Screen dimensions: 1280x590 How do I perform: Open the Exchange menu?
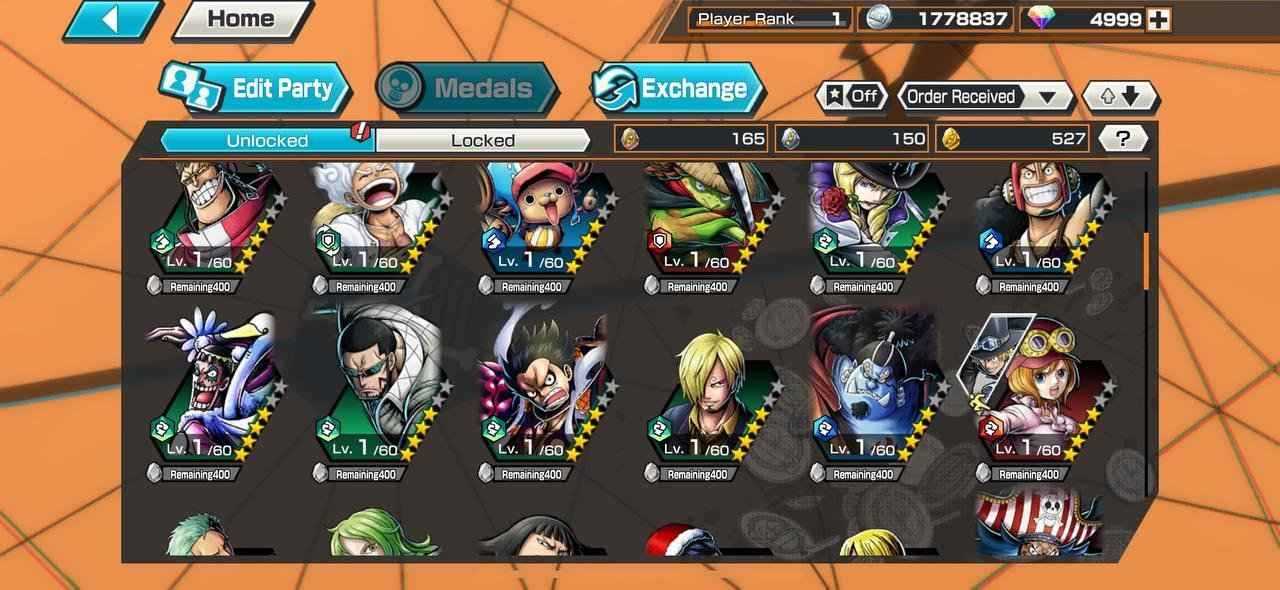pyautogui.click(x=676, y=89)
